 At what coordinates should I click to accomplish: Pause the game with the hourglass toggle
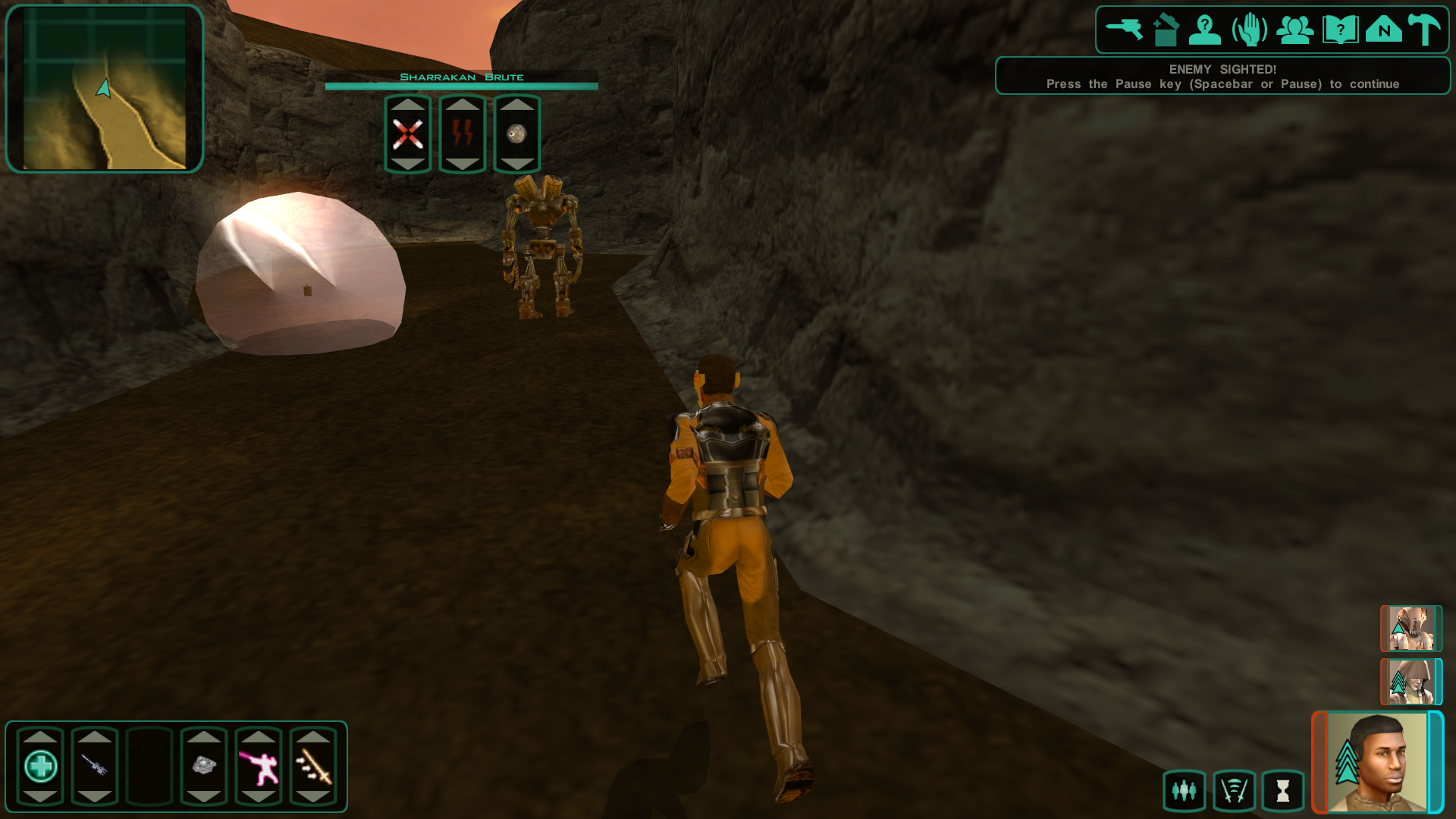tap(1282, 790)
